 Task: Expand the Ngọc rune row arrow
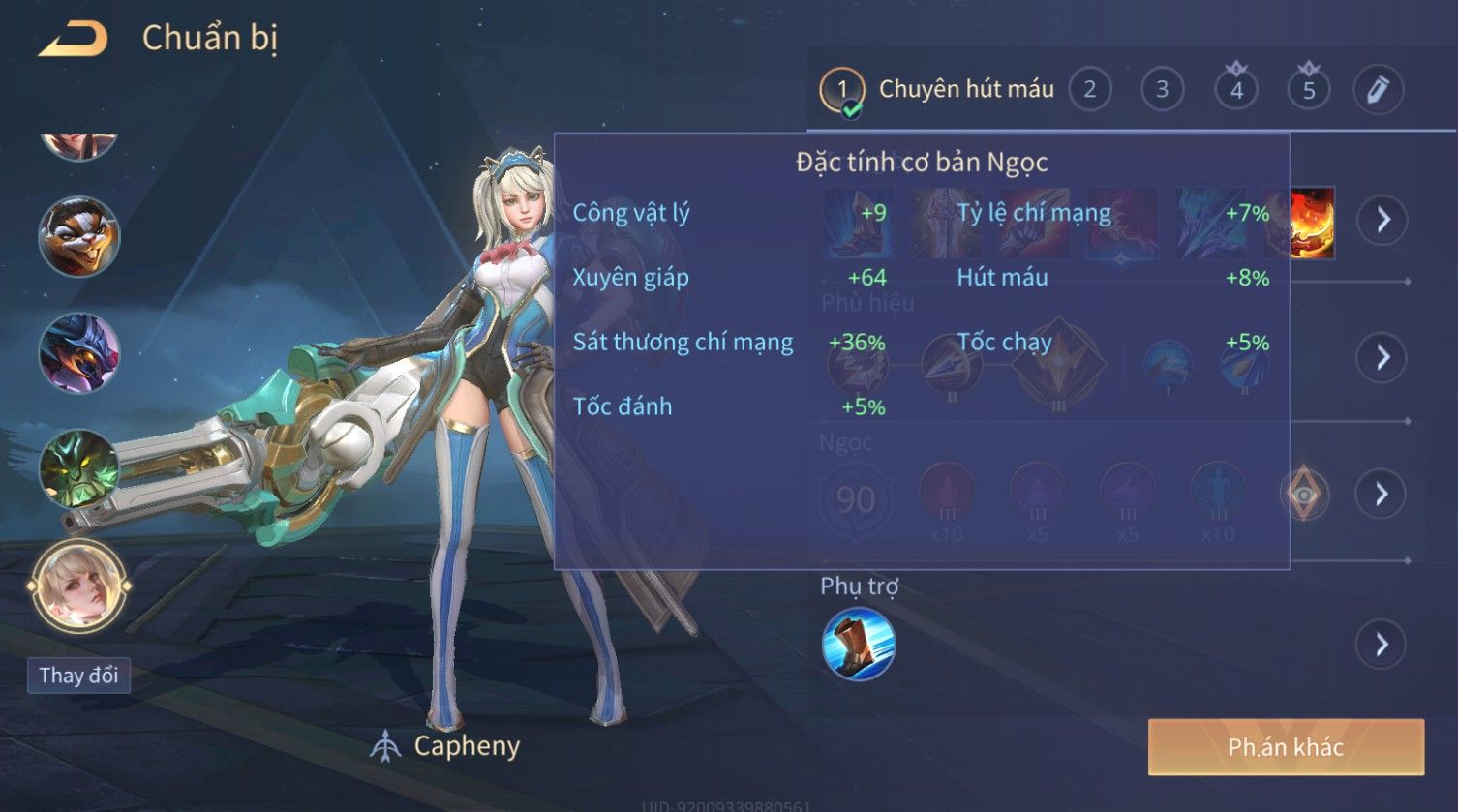(x=1382, y=495)
